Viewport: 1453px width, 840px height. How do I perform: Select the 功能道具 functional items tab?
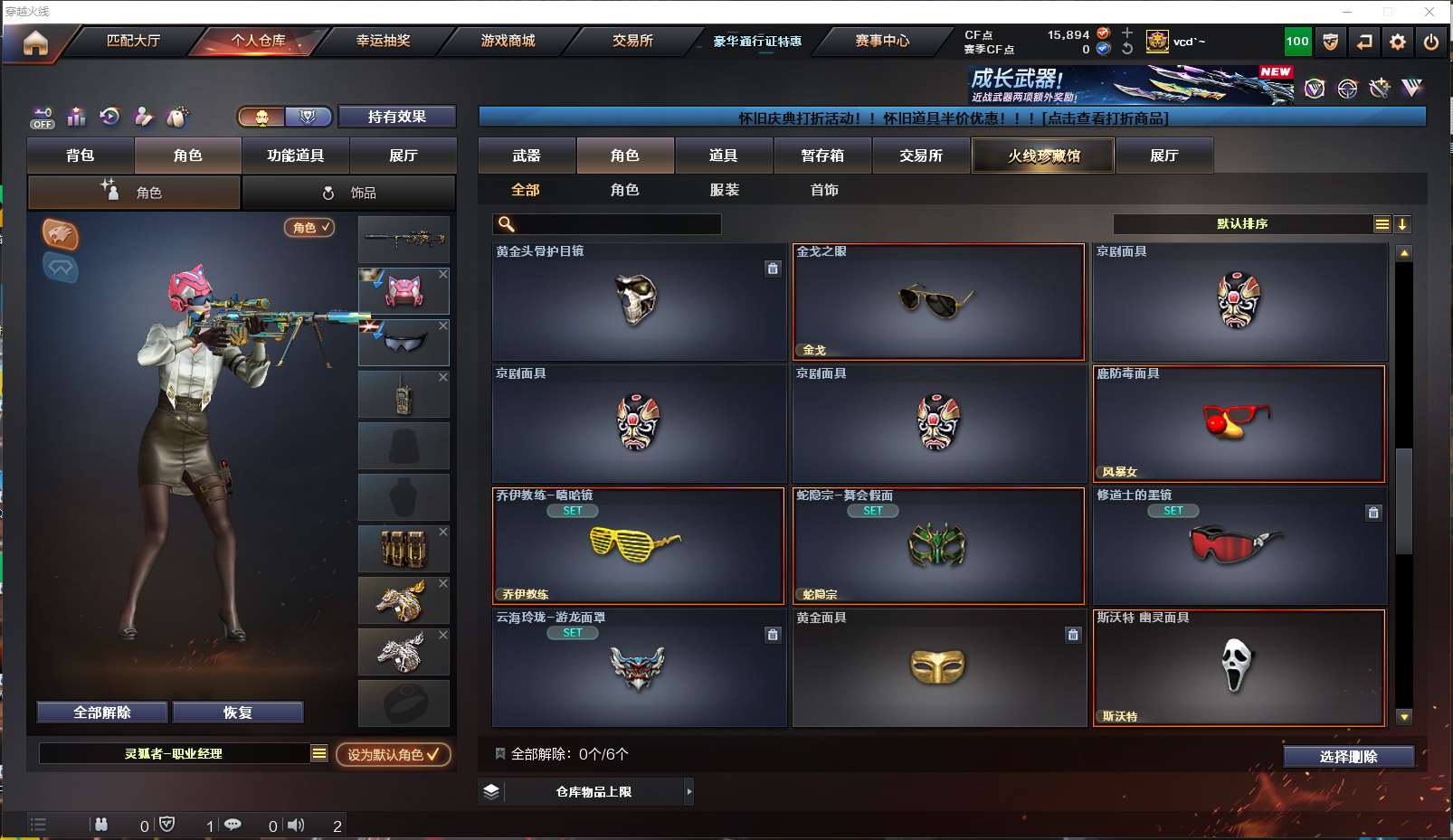[295, 156]
